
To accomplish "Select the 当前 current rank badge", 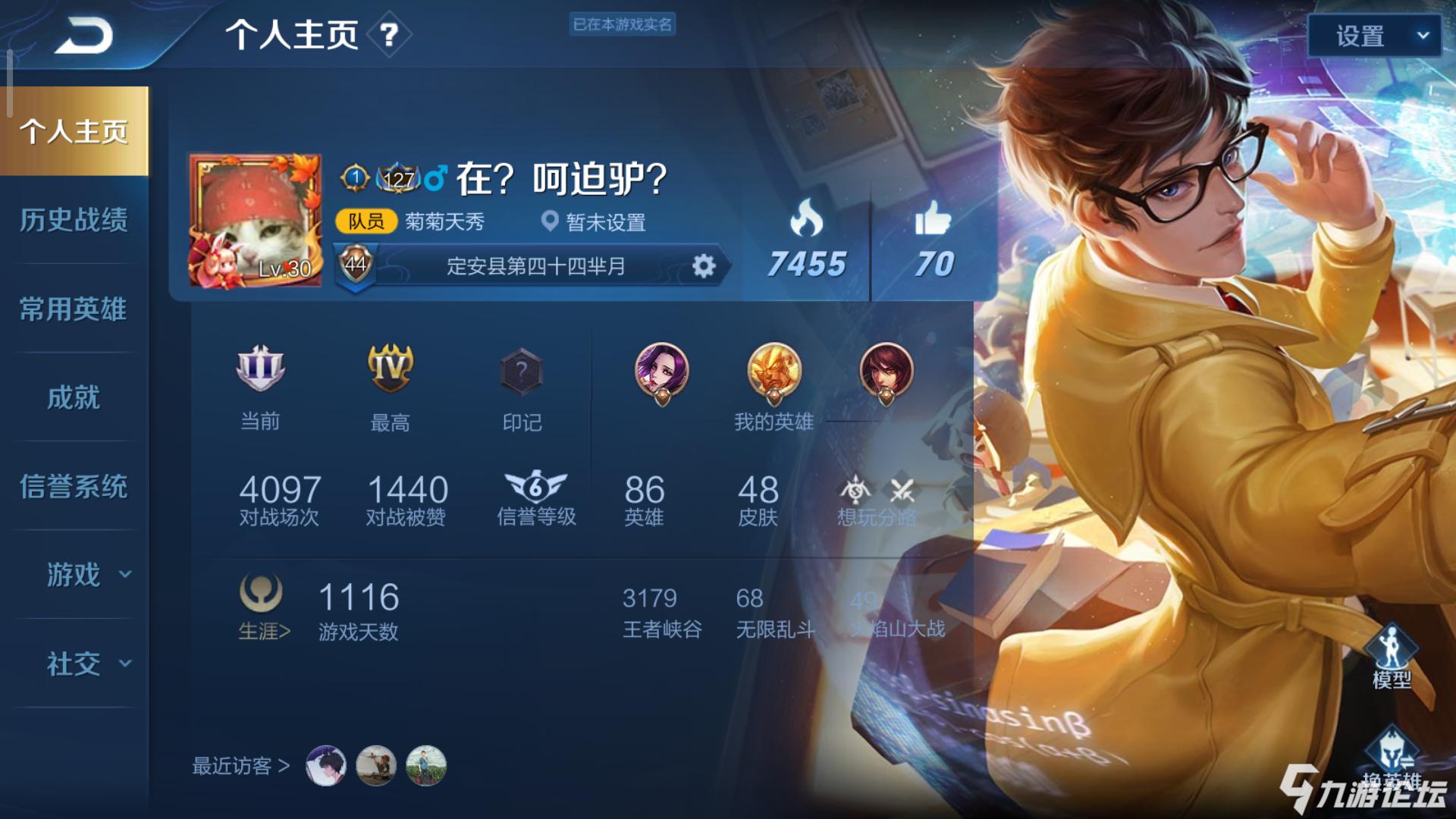I will tap(259, 369).
